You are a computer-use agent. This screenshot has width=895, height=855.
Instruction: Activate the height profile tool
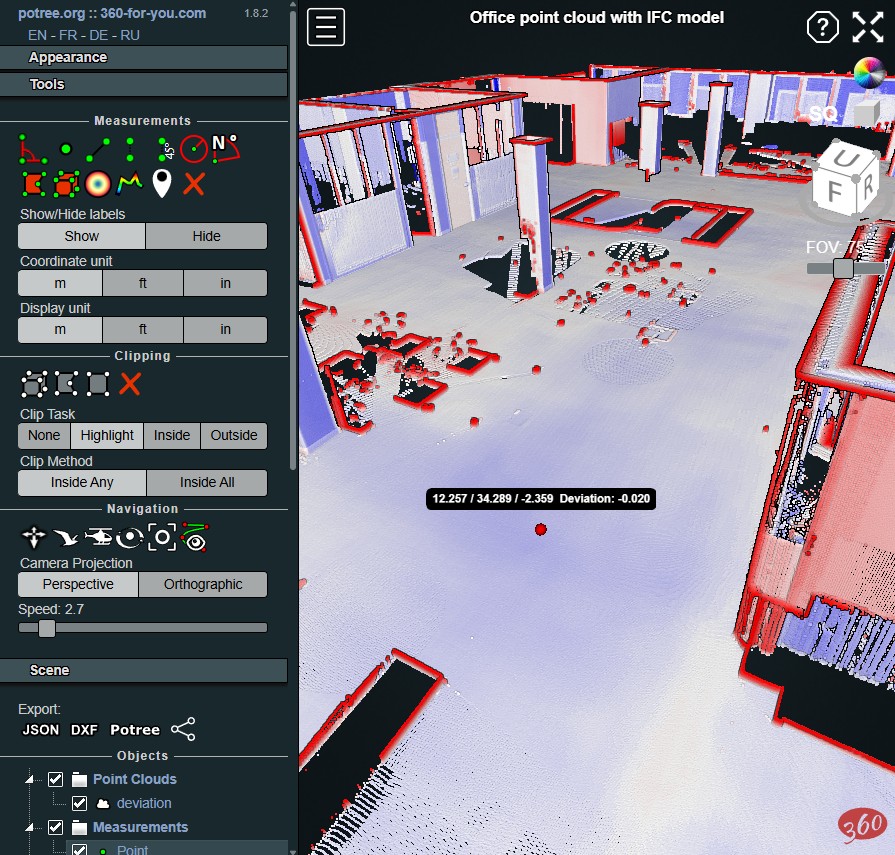(x=129, y=183)
